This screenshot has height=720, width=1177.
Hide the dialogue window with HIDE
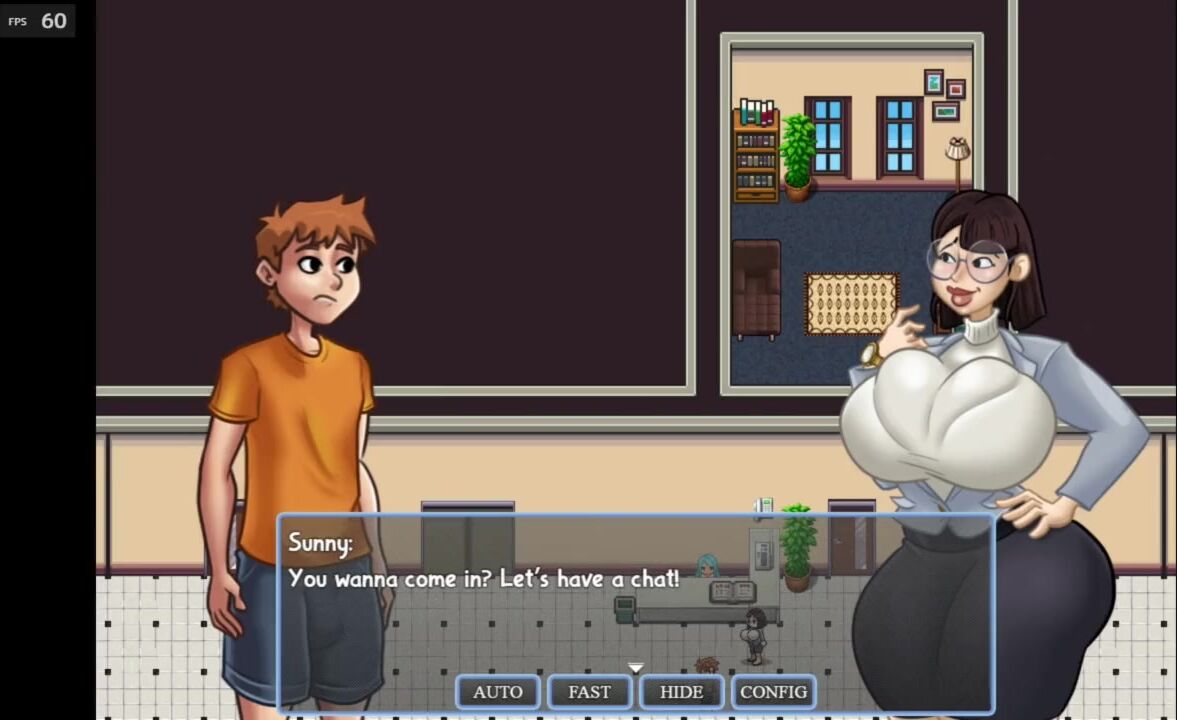click(681, 692)
